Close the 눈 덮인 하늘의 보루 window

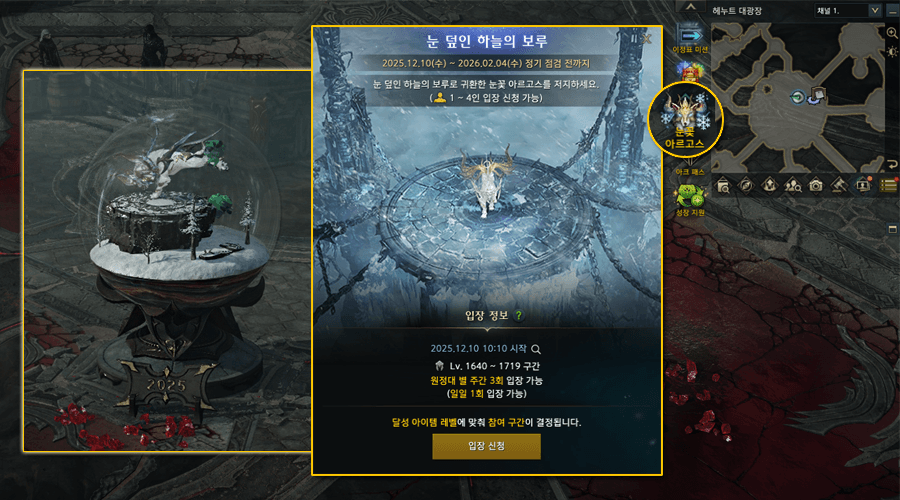[x=647, y=39]
